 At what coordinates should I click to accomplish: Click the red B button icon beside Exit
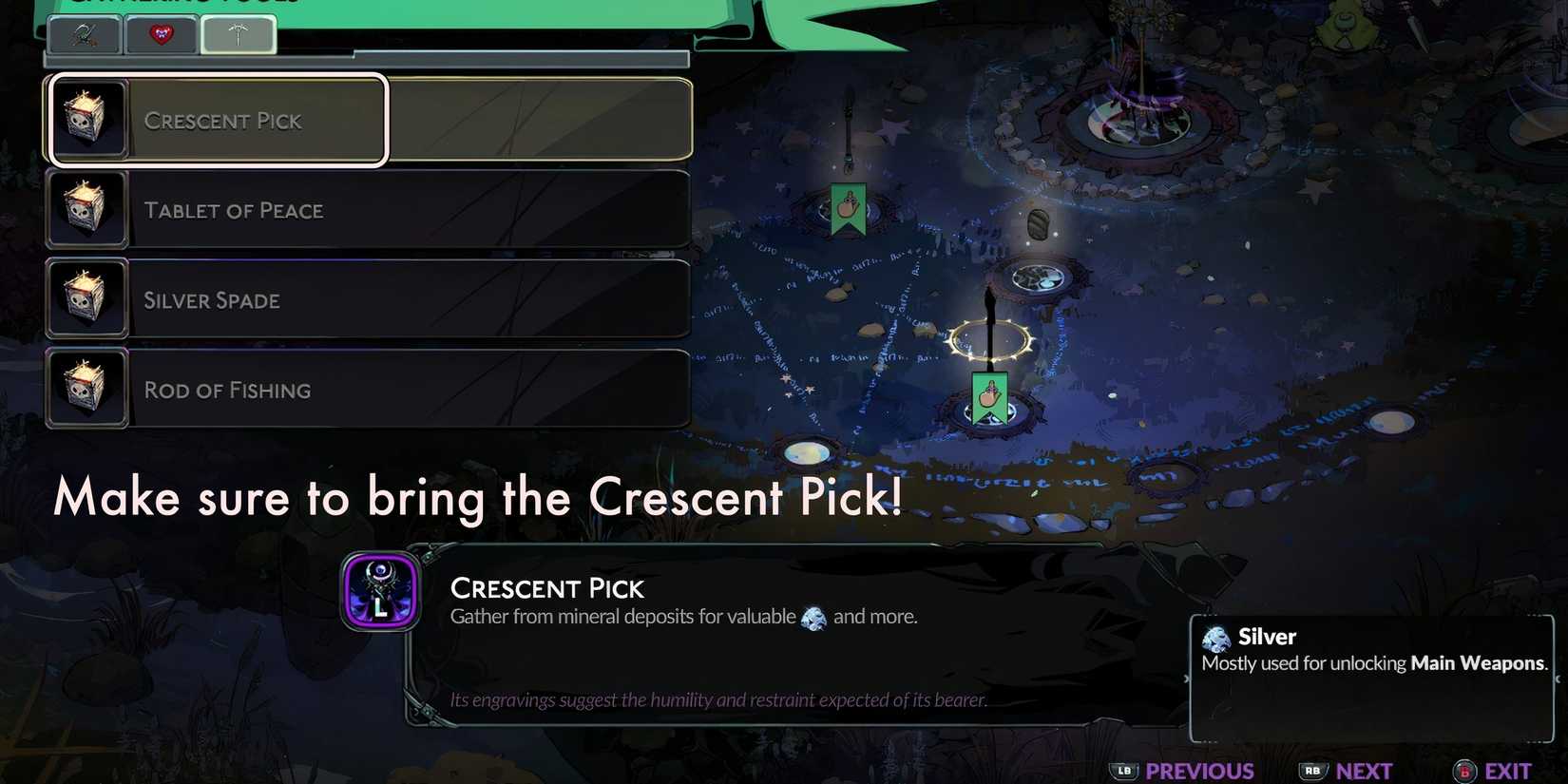pyautogui.click(x=1463, y=771)
